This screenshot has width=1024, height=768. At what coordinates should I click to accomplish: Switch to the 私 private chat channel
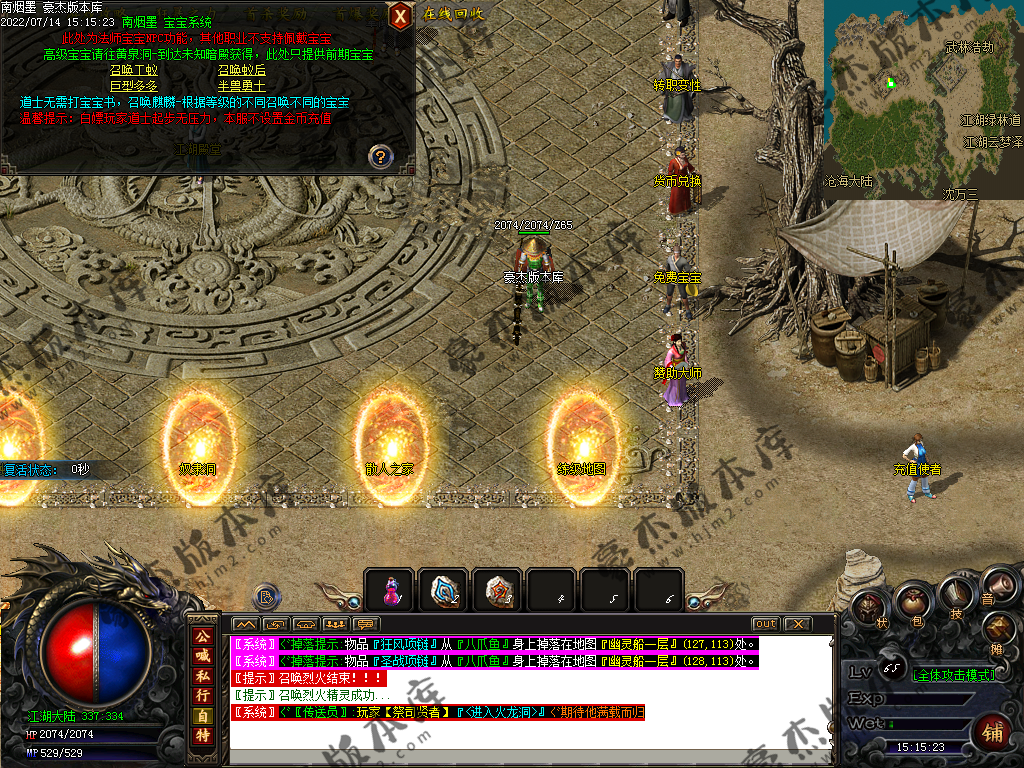tap(203, 675)
